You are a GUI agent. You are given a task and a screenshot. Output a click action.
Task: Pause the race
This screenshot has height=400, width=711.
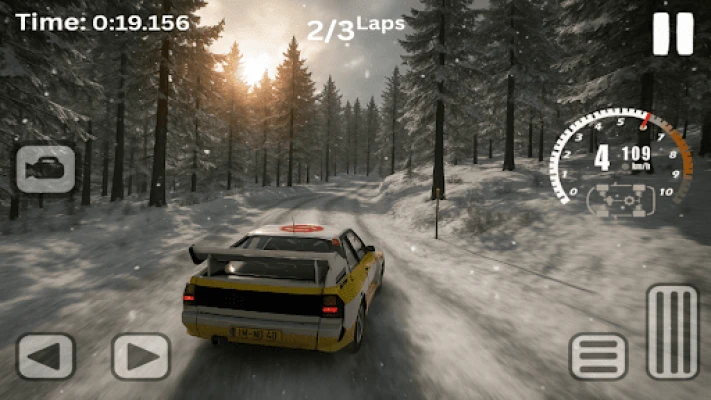click(x=673, y=34)
